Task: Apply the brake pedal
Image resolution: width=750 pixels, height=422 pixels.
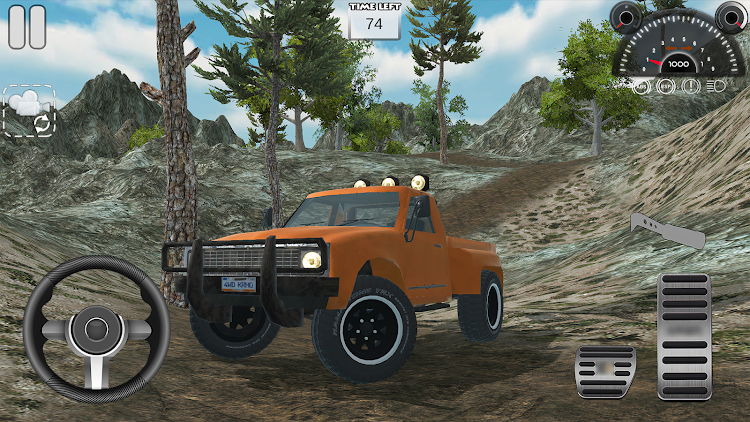Action: tap(605, 371)
